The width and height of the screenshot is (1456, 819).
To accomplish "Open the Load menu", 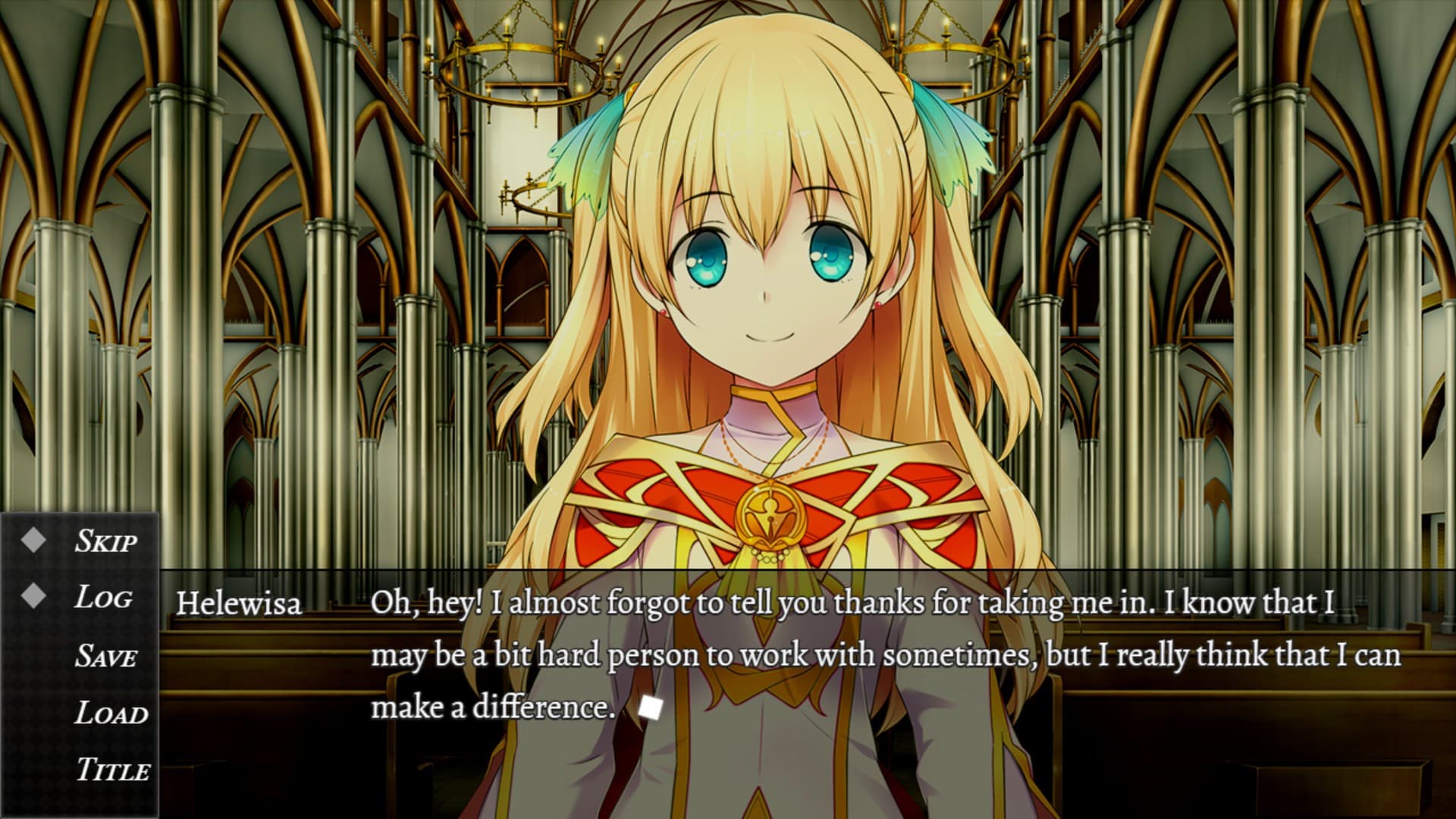I will (111, 714).
